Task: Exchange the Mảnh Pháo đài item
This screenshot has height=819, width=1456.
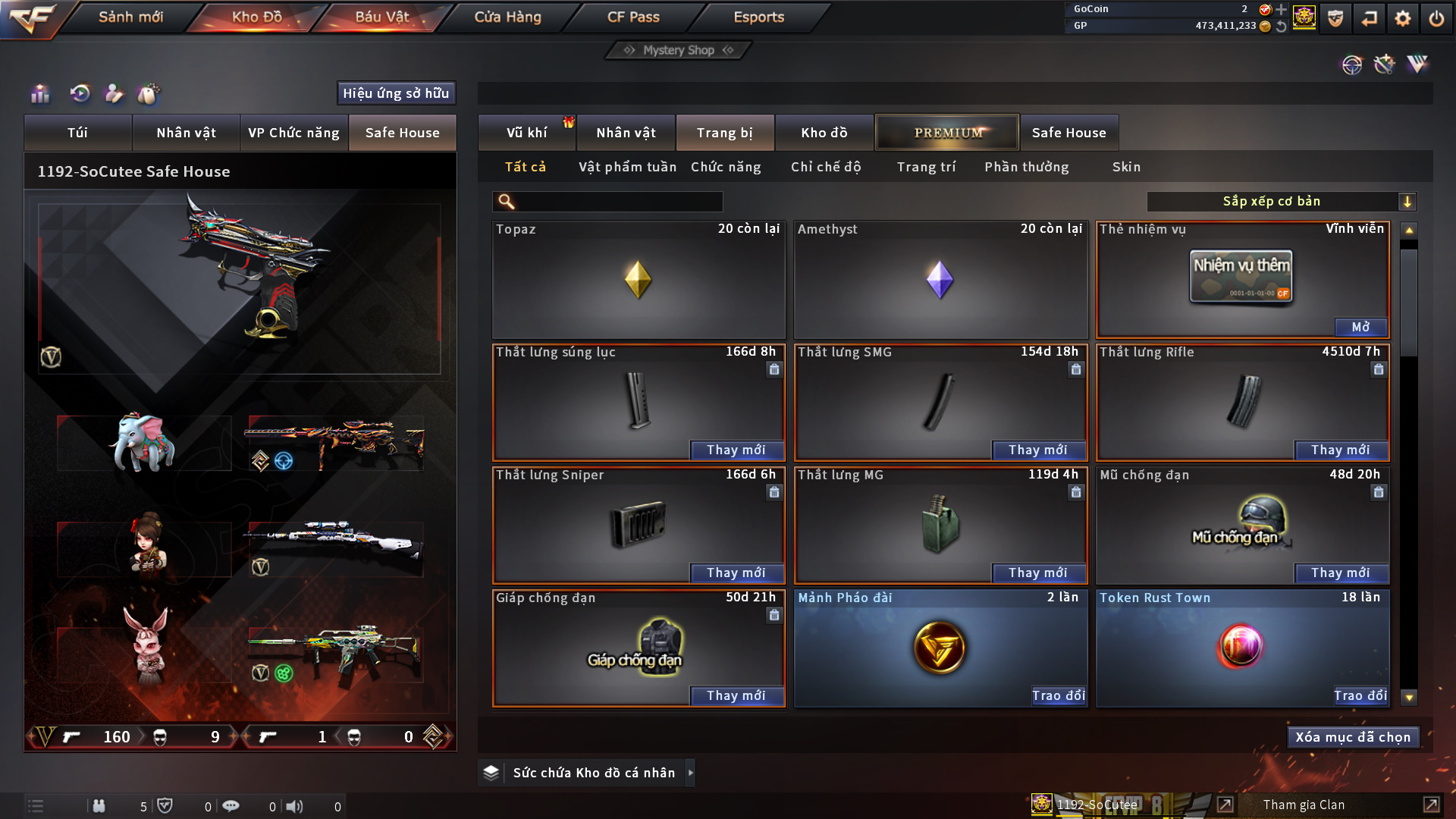Action: [x=1058, y=695]
